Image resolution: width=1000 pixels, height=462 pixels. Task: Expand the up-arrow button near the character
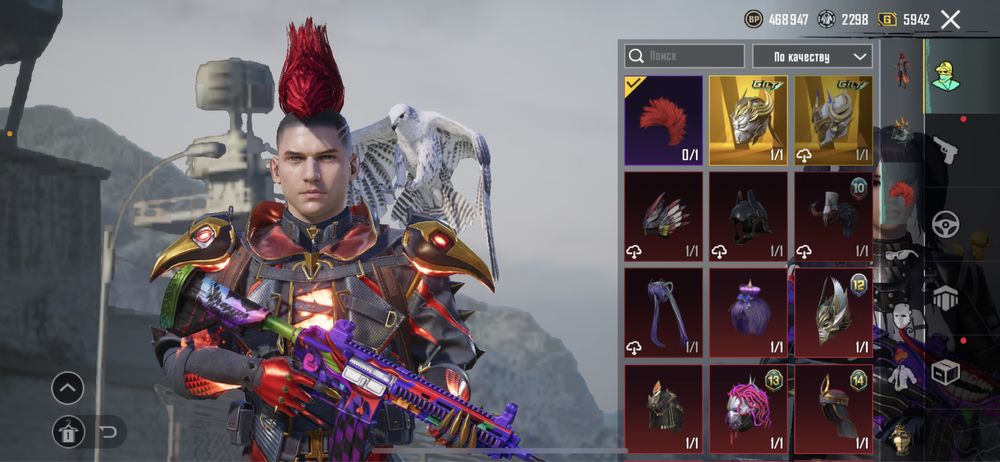coord(68,388)
